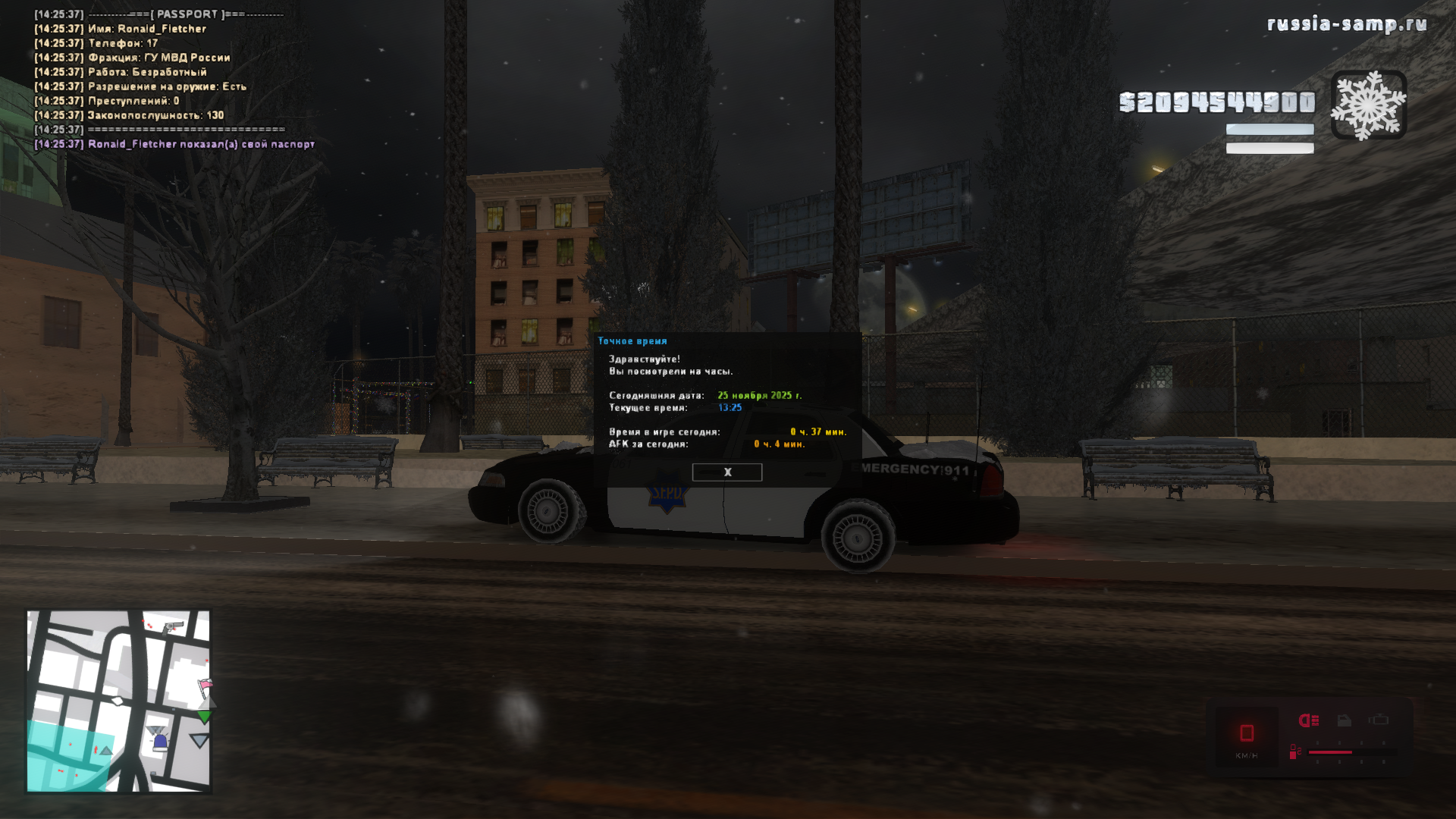Close the exact time dialog with X
1456x819 pixels.
point(726,472)
